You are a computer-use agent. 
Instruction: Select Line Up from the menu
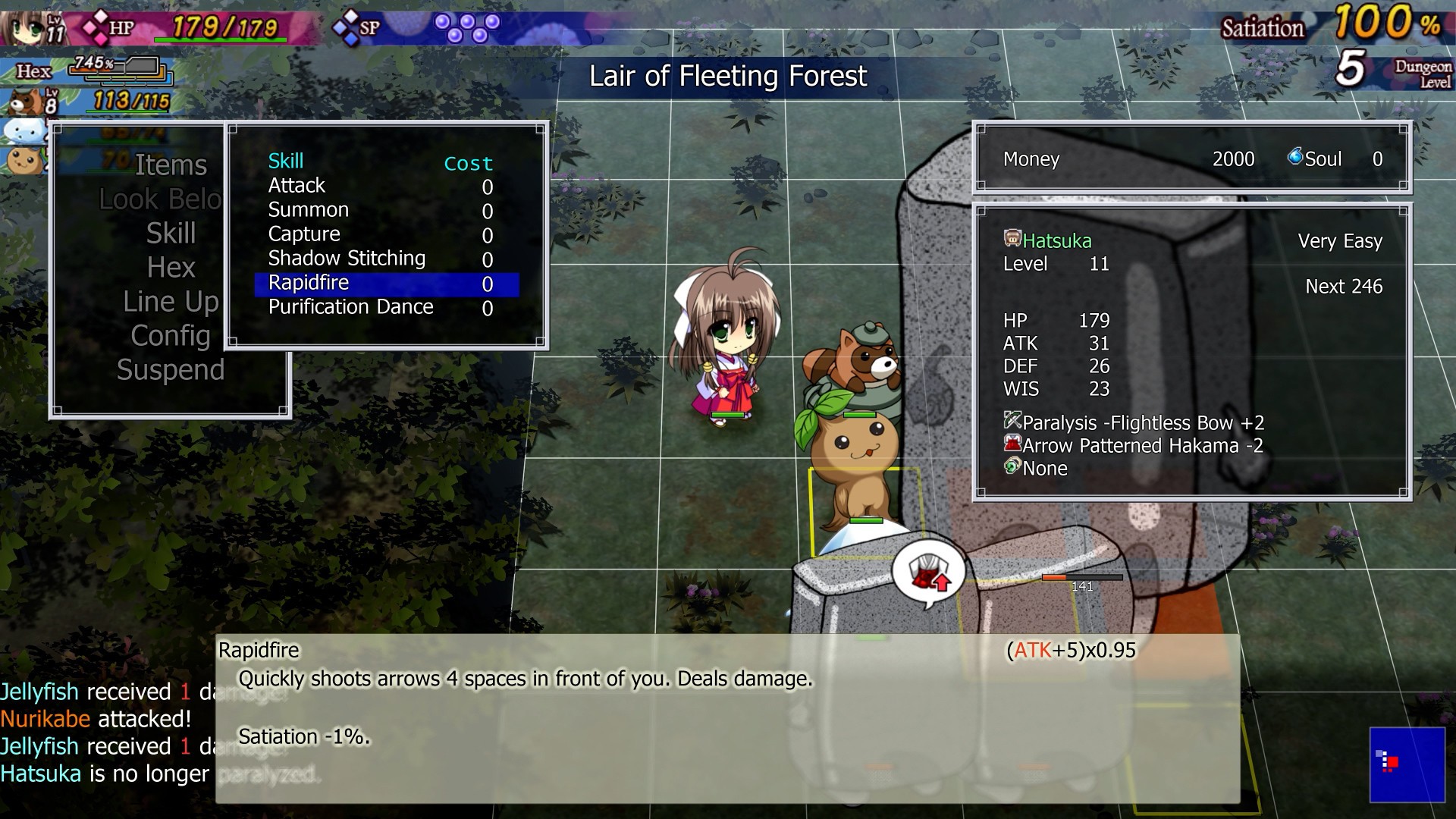171,302
